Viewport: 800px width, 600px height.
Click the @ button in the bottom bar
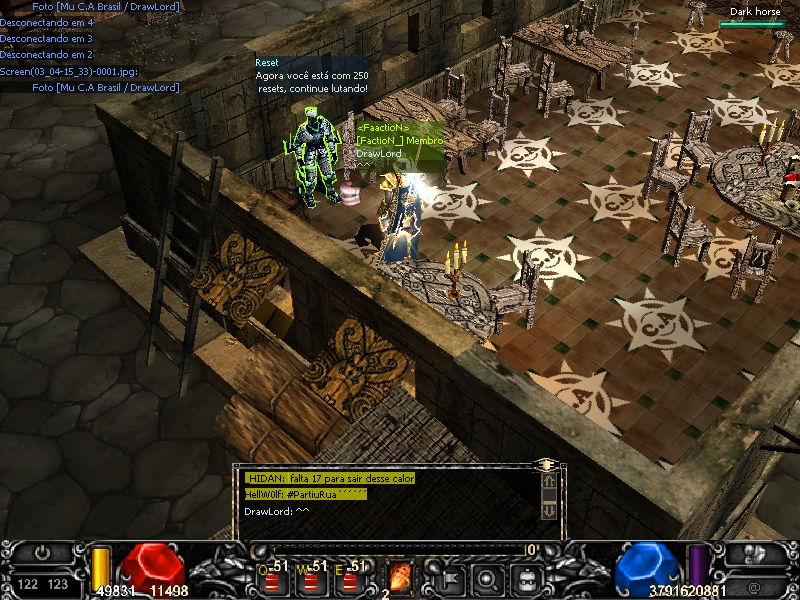pos(754,586)
